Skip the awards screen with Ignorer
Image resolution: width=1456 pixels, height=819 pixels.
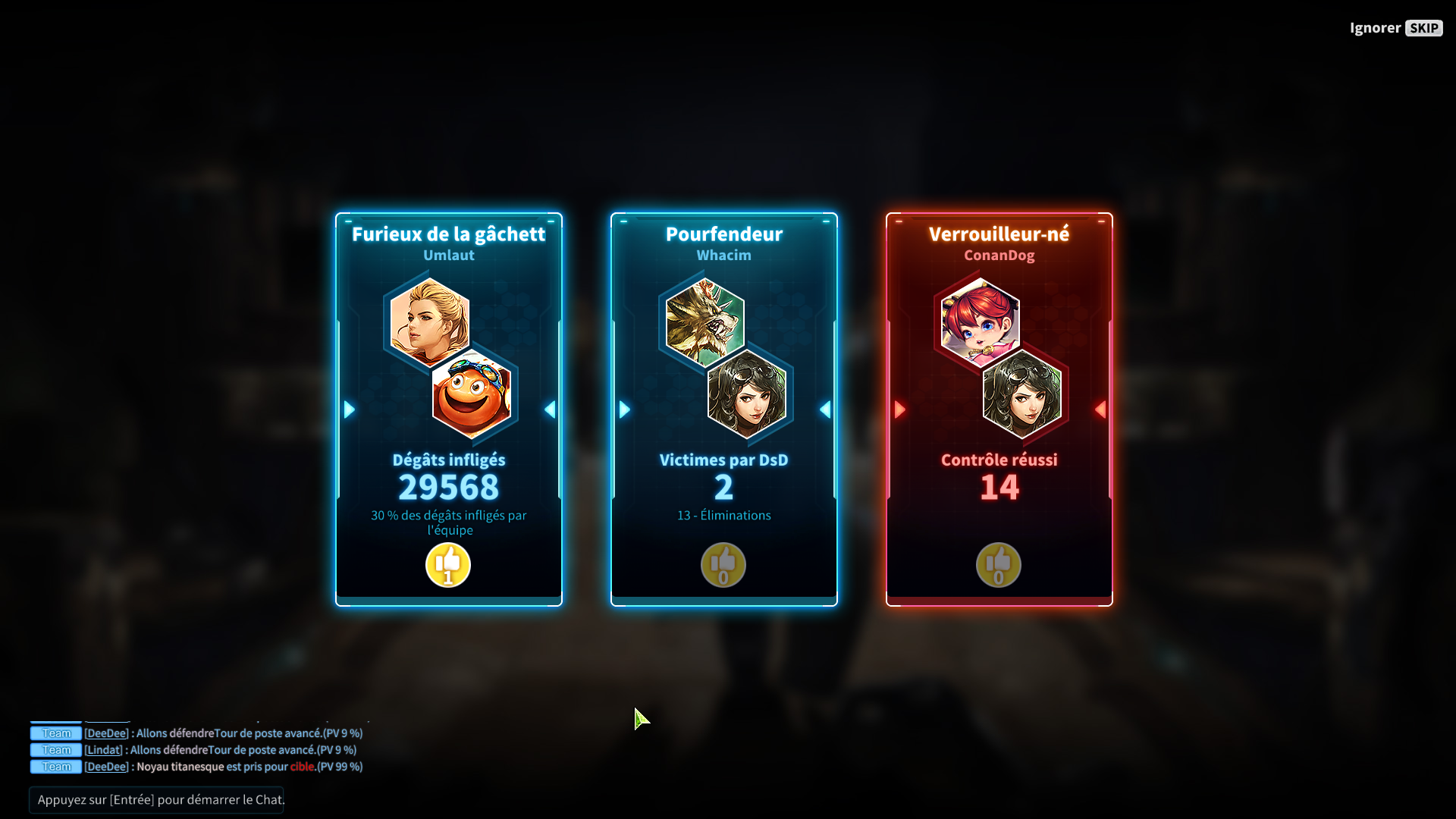1395,28
